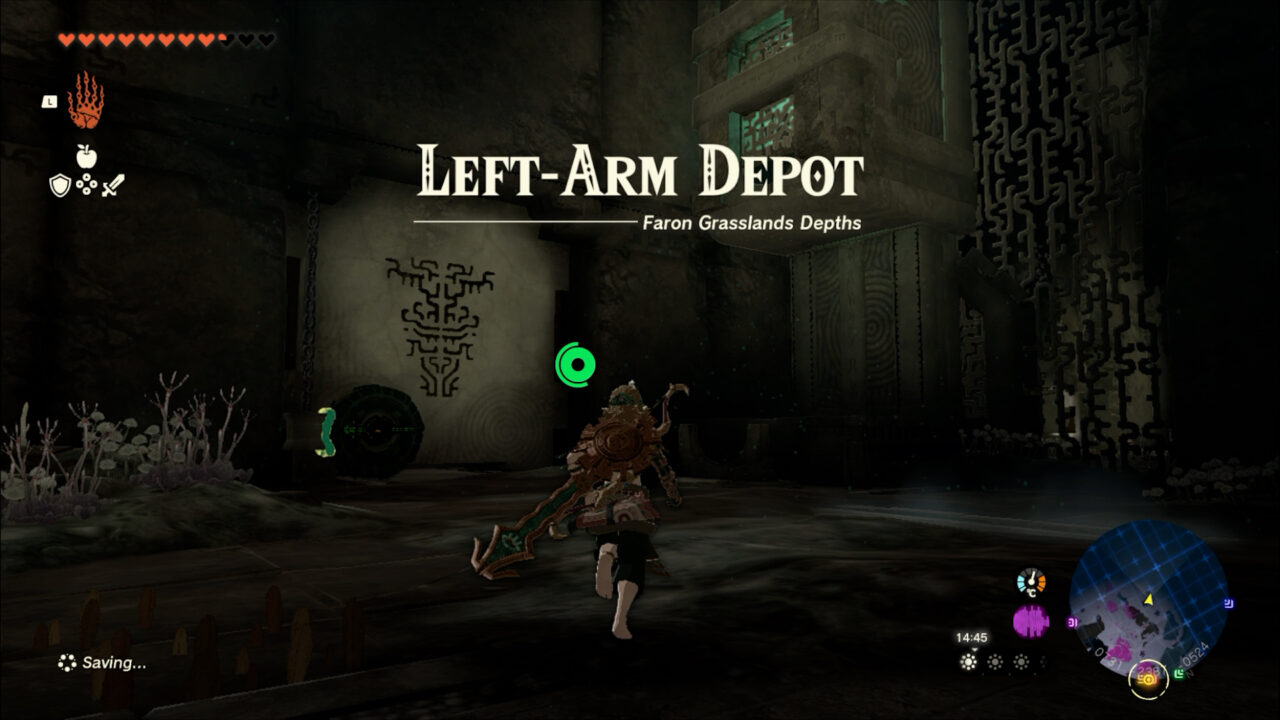Click the purple marker at the minimap's right edge

(x=1227, y=602)
